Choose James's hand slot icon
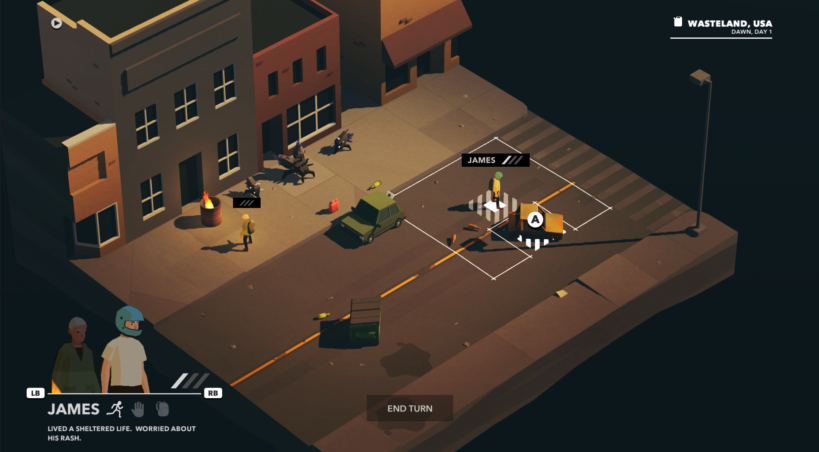The image size is (819, 452). 140,409
